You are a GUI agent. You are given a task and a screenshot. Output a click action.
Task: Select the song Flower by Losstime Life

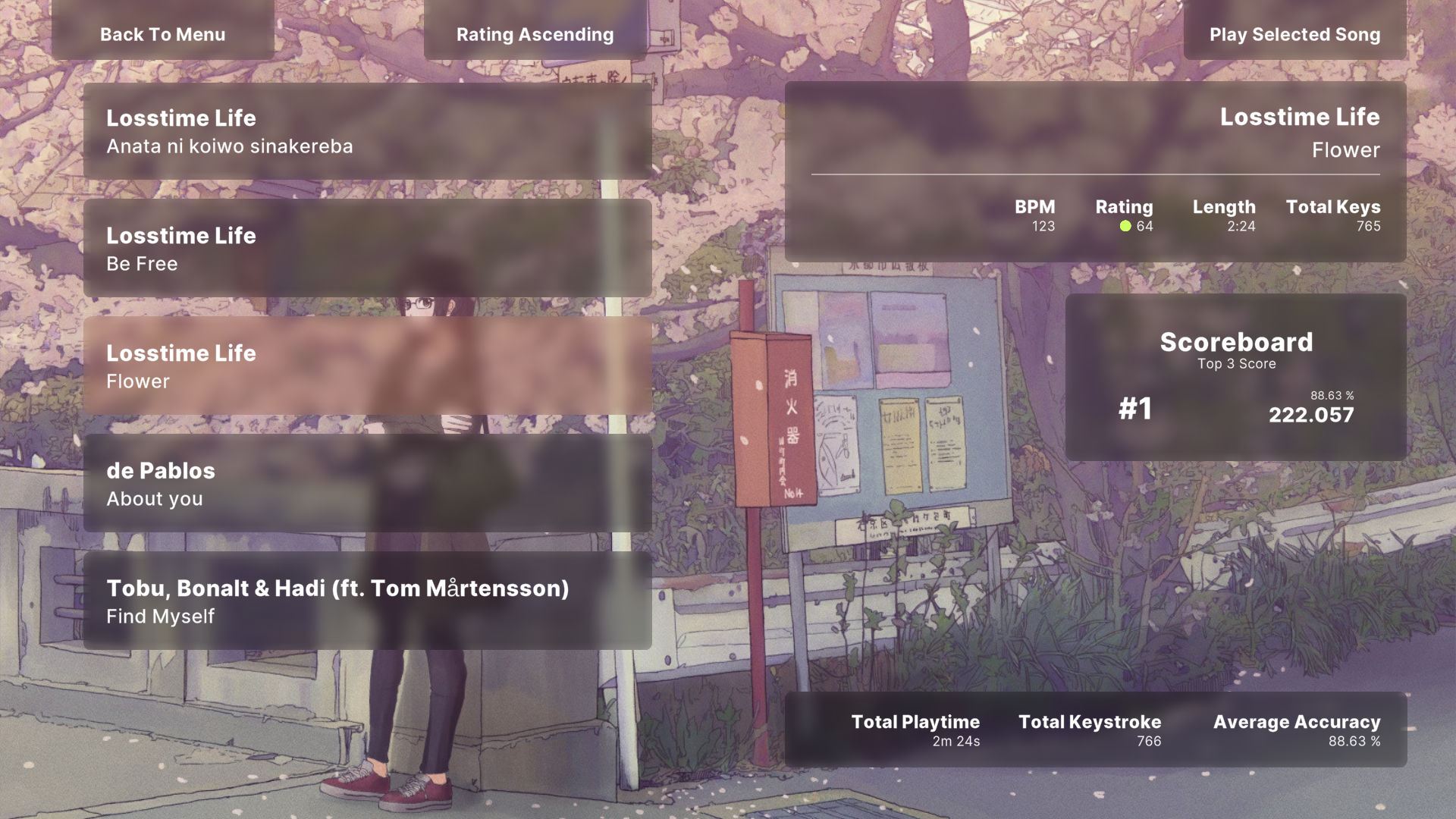[364, 366]
